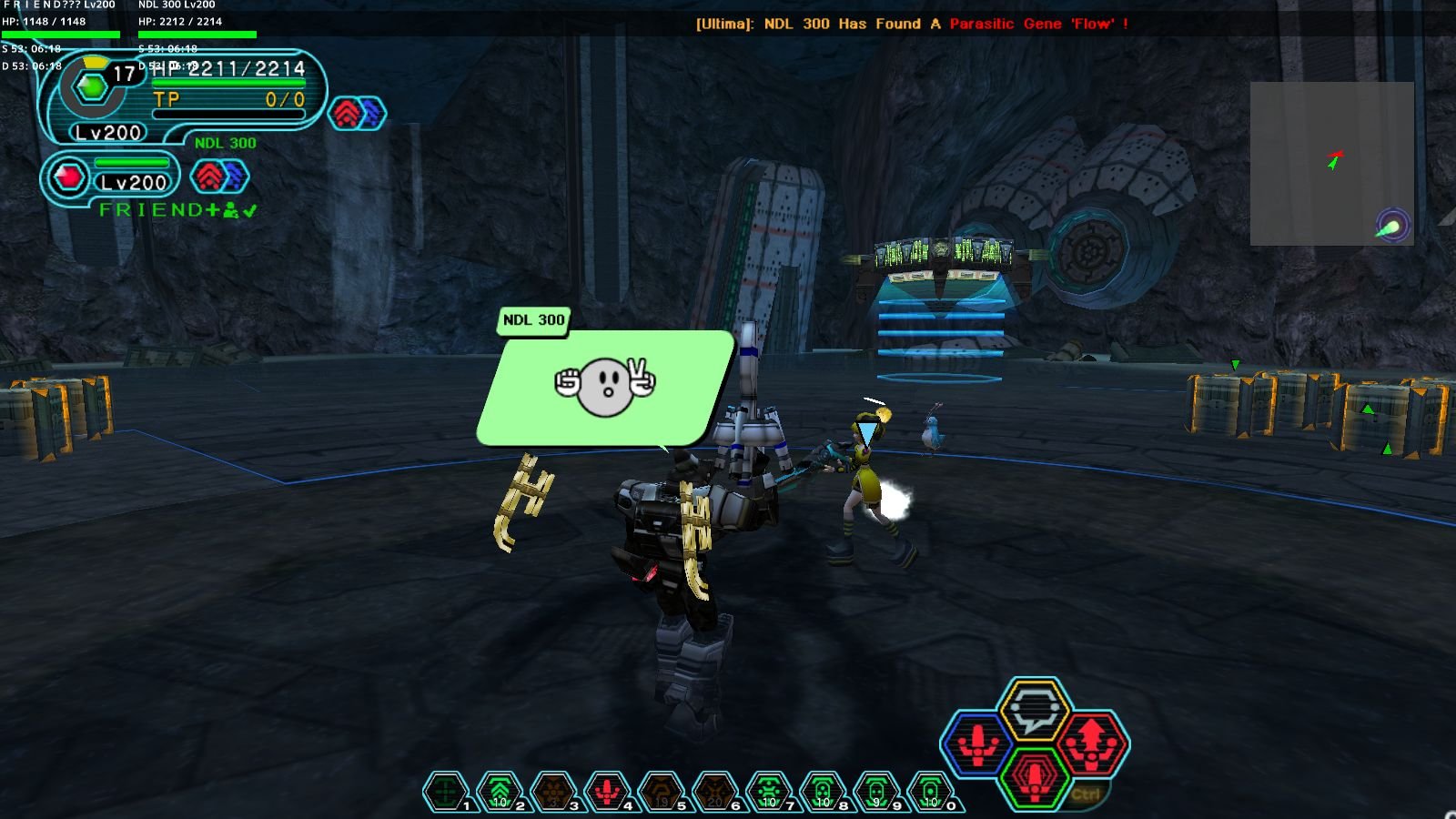Select quick-bar slot 1 with the crosshair icon

[x=446, y=792]
